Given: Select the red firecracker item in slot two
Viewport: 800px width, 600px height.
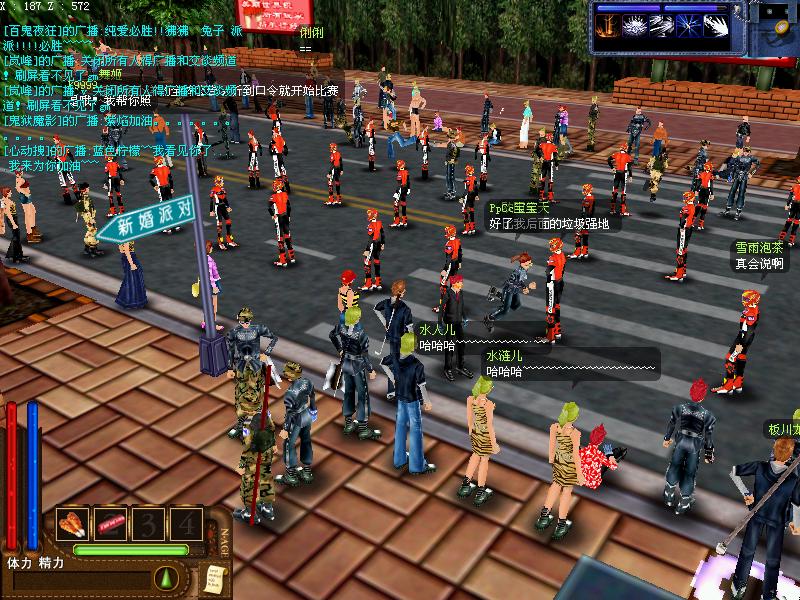Looking at the screenshot, I should (x=109, y=523).
